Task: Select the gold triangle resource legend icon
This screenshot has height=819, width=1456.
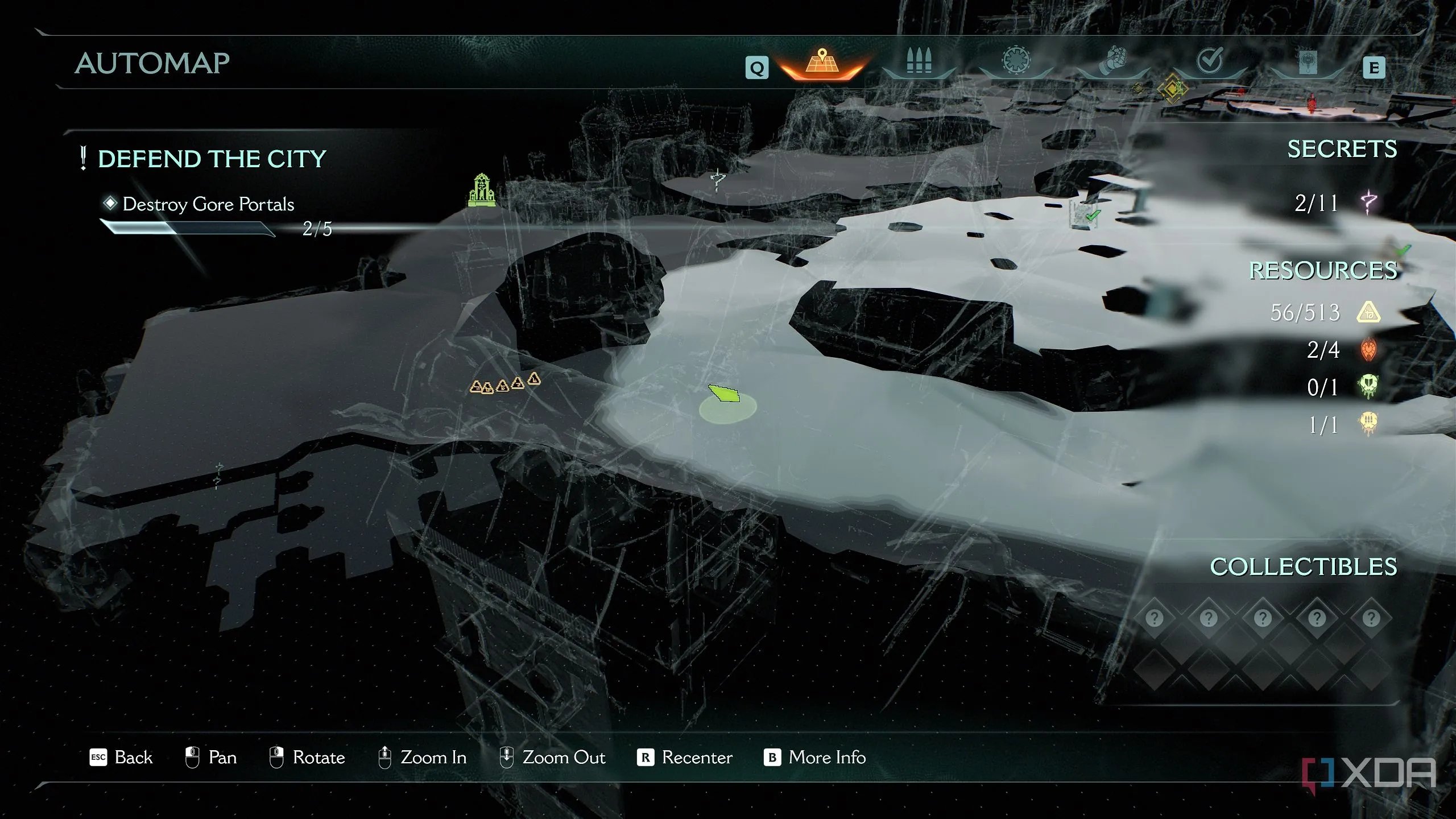Action: (x=1368, y=312)
